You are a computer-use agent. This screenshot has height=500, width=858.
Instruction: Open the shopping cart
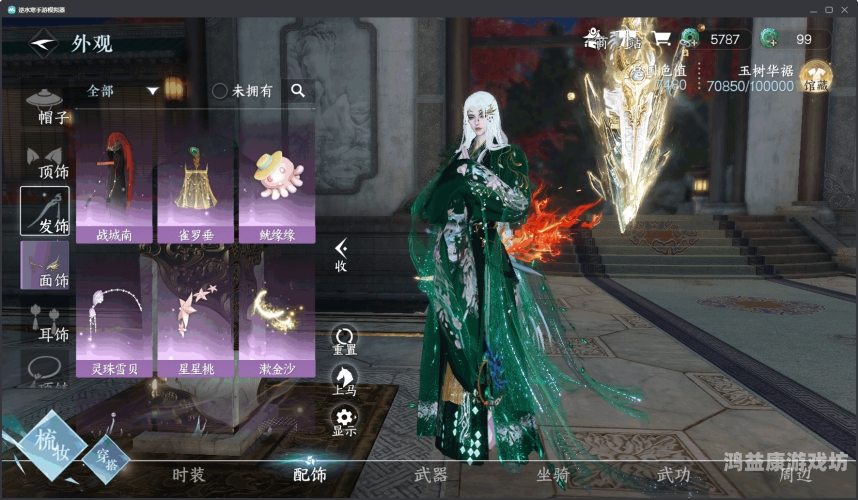click(x=661, y=39)
